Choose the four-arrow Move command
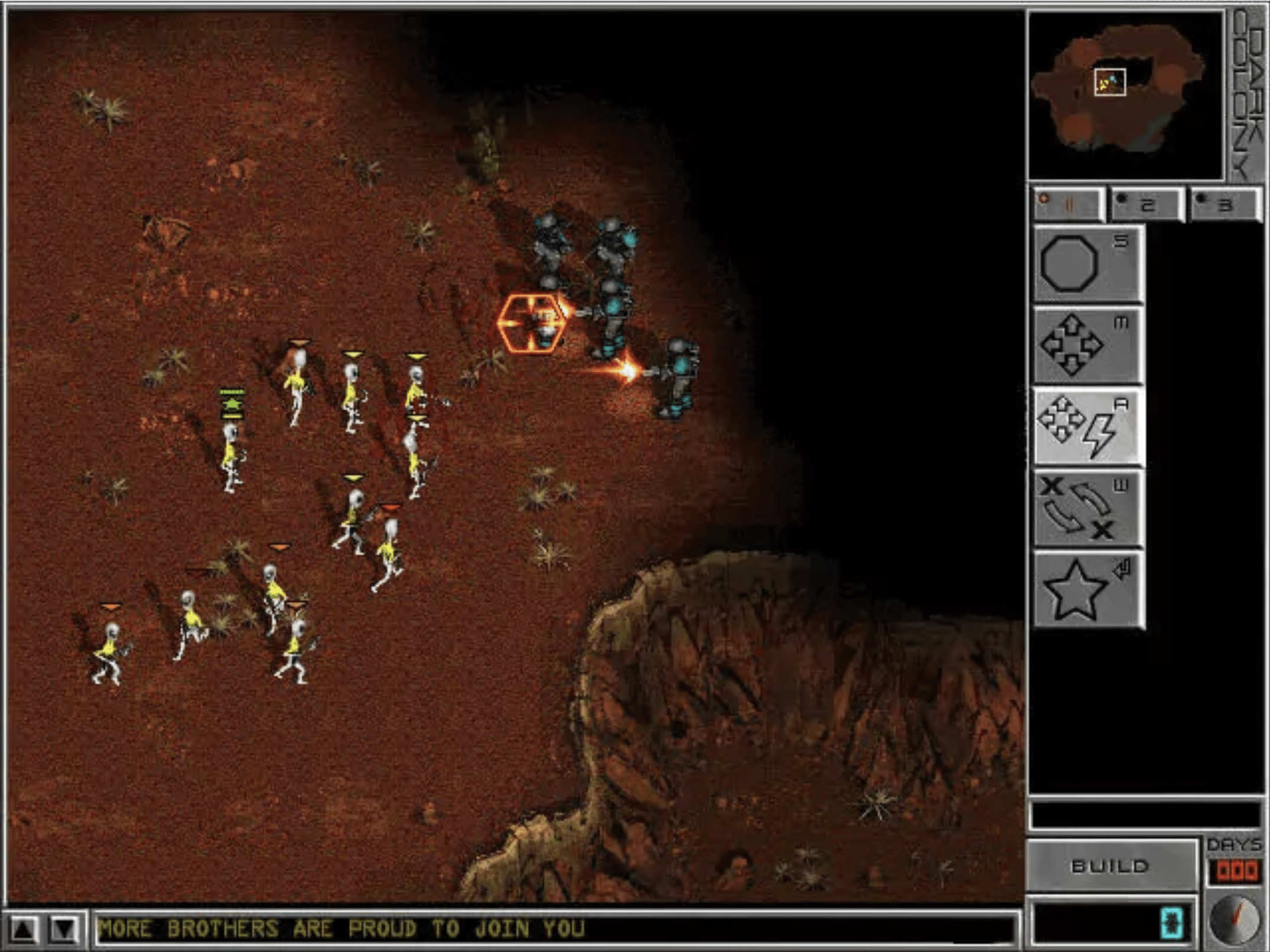Viewport: 1270px width, 952px height. point(1088,345)
